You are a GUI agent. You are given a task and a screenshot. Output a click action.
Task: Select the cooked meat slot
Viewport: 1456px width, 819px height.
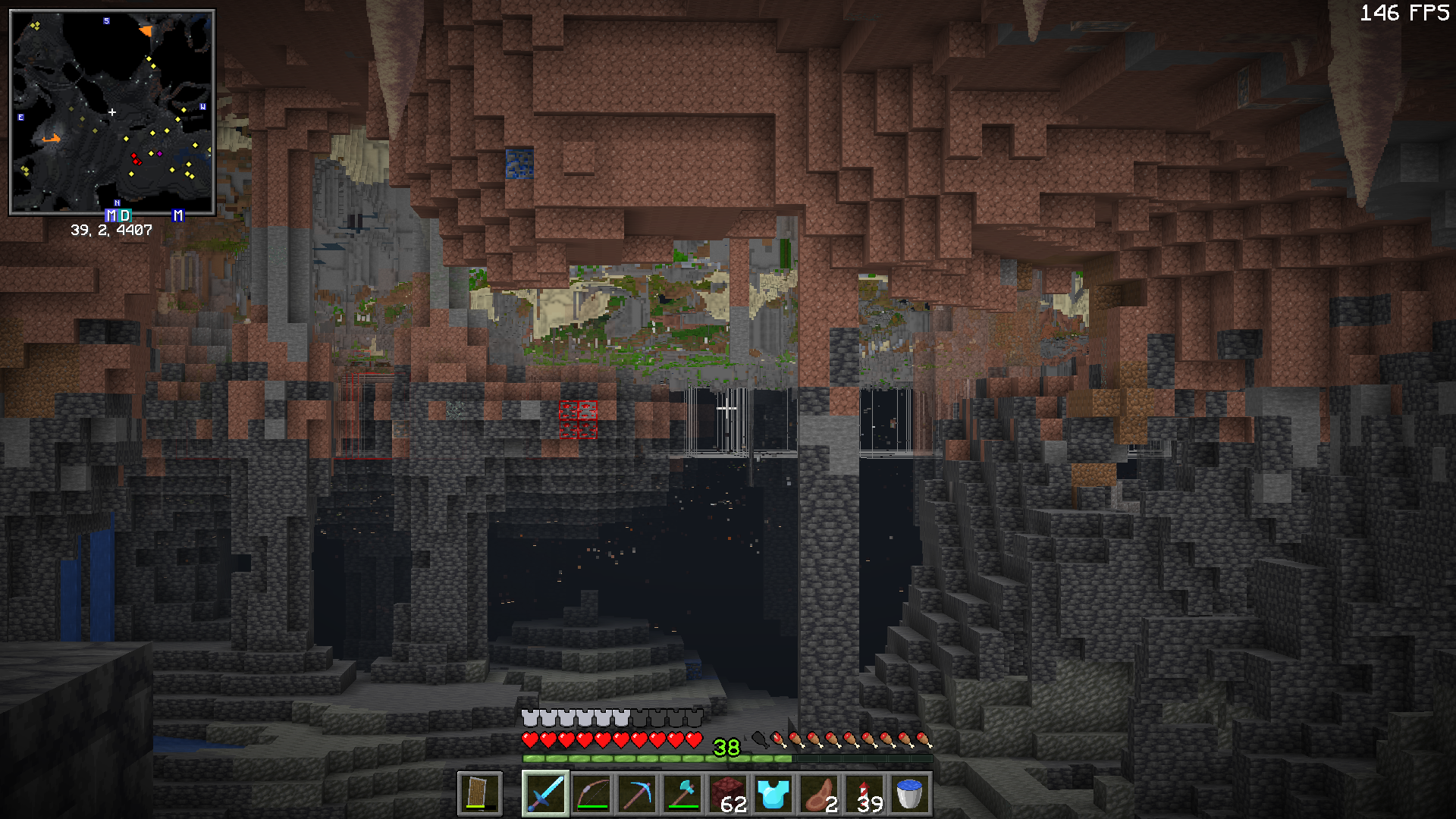(x=819, y=794)
